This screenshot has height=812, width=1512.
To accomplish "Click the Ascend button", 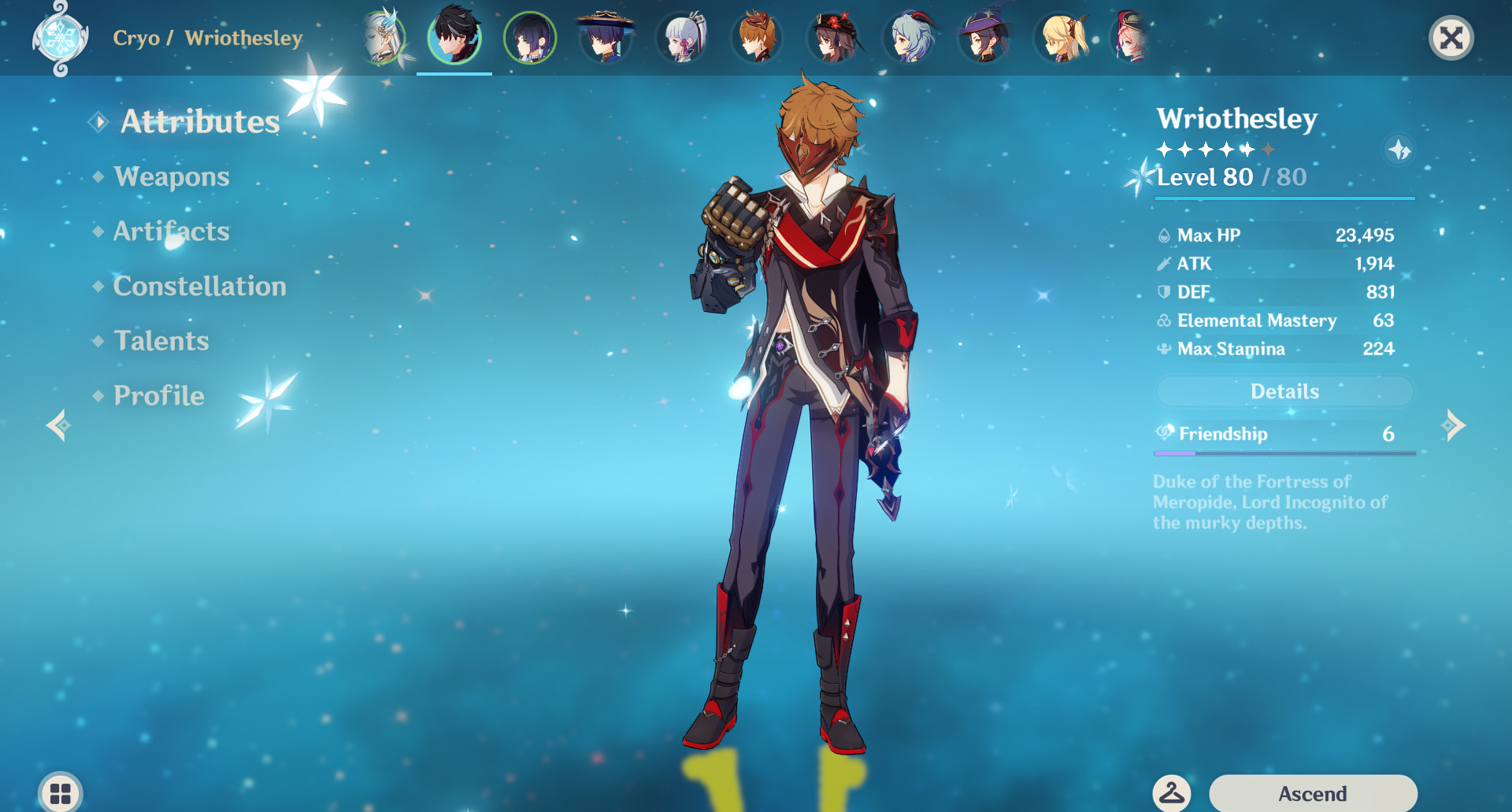I will tap(1314, 792).
